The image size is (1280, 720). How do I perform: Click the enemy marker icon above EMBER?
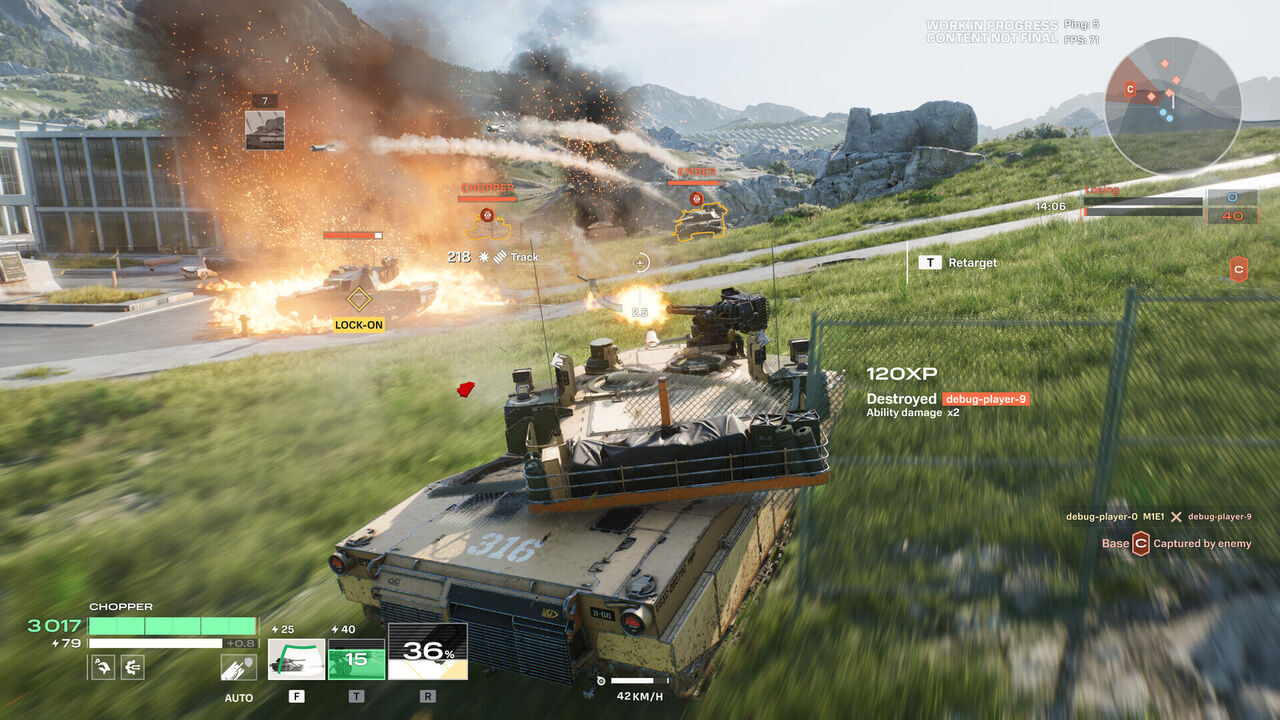(x=696, y=199)
